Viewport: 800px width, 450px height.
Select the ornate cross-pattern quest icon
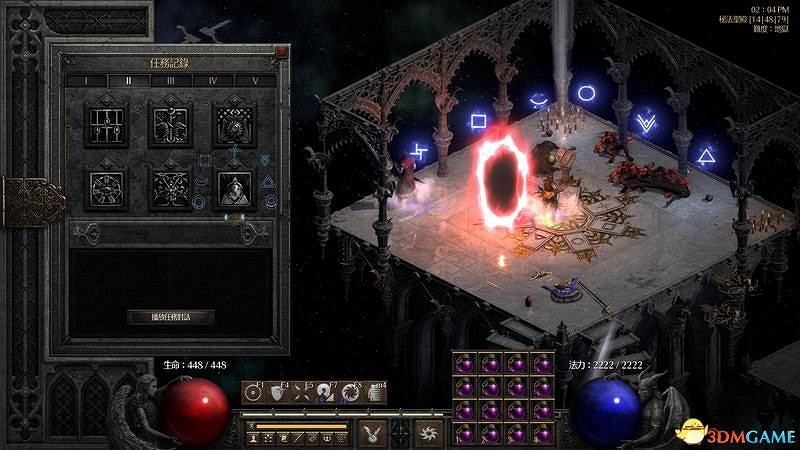tap(170, 187)
